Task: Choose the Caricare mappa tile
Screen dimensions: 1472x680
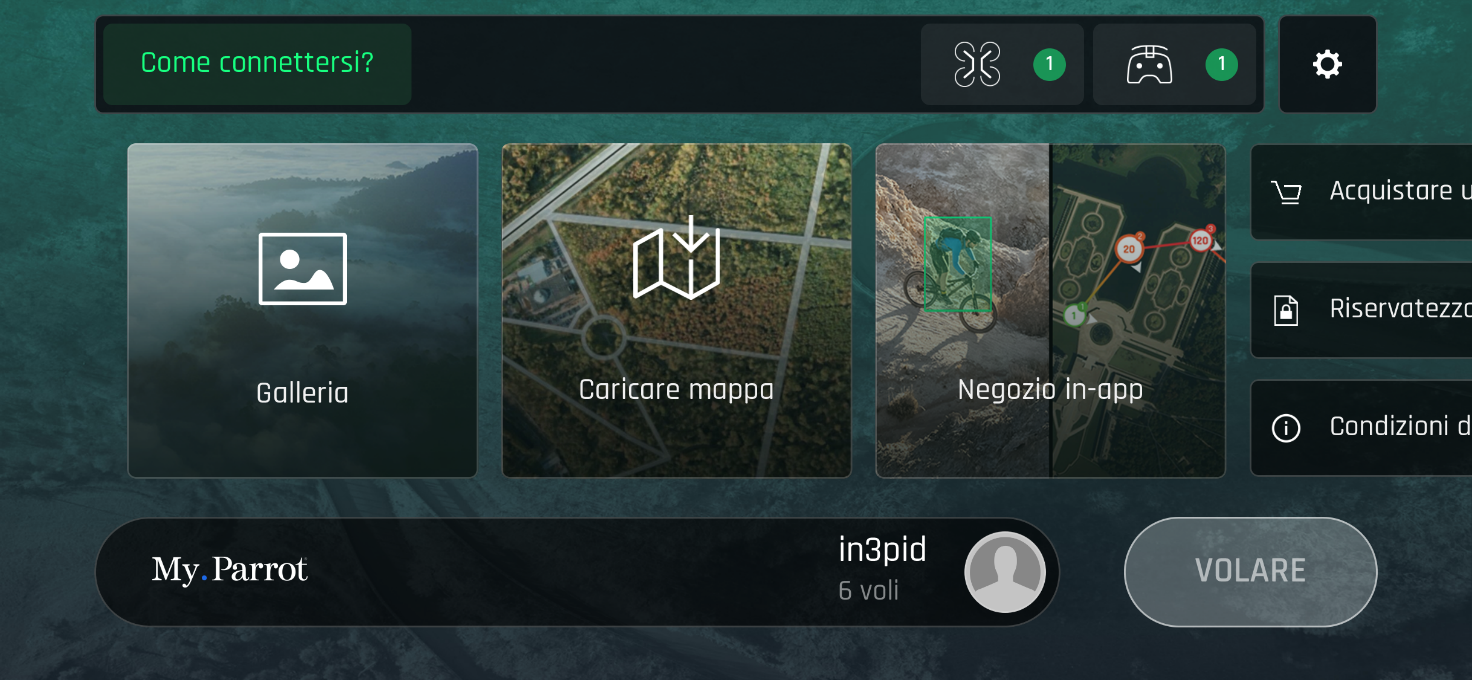Action: coord(676,310)
